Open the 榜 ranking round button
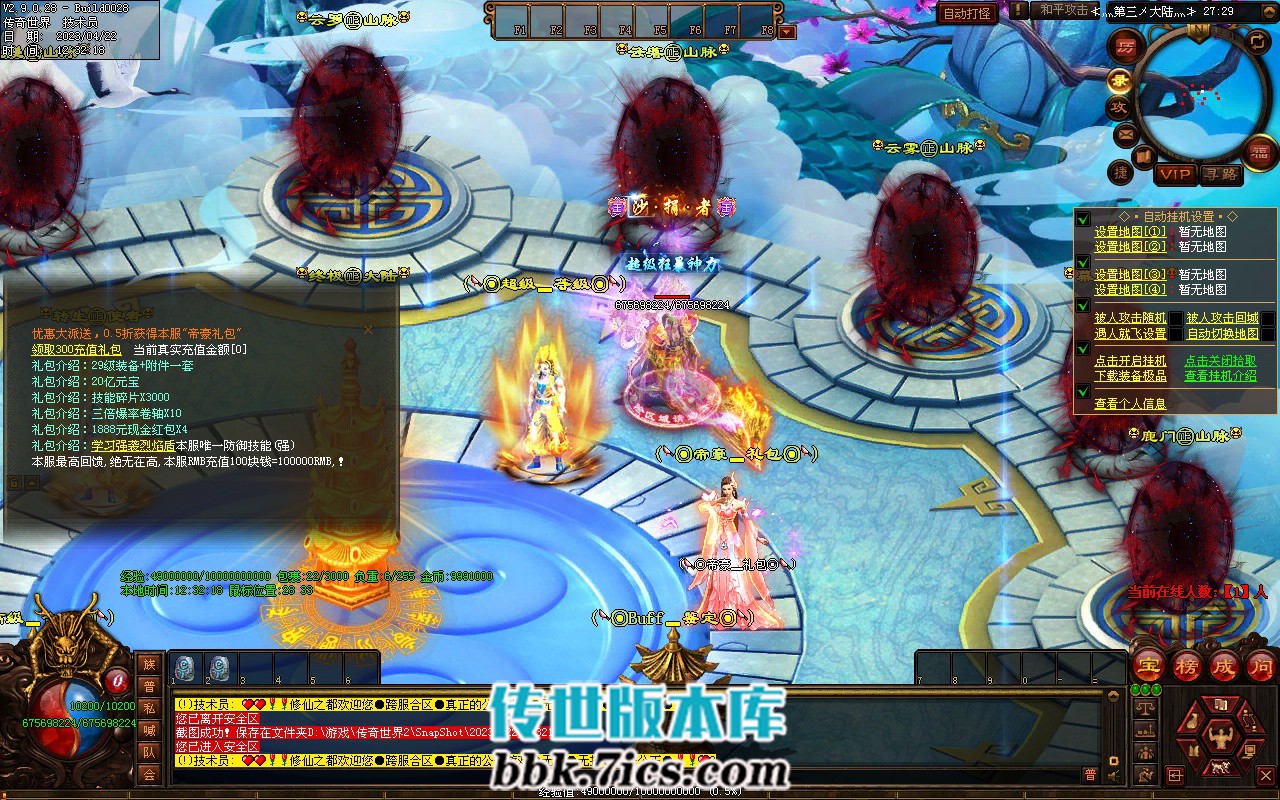Image resolution: width=1280 pixels, height=800 pixels. click(1186, 666)
